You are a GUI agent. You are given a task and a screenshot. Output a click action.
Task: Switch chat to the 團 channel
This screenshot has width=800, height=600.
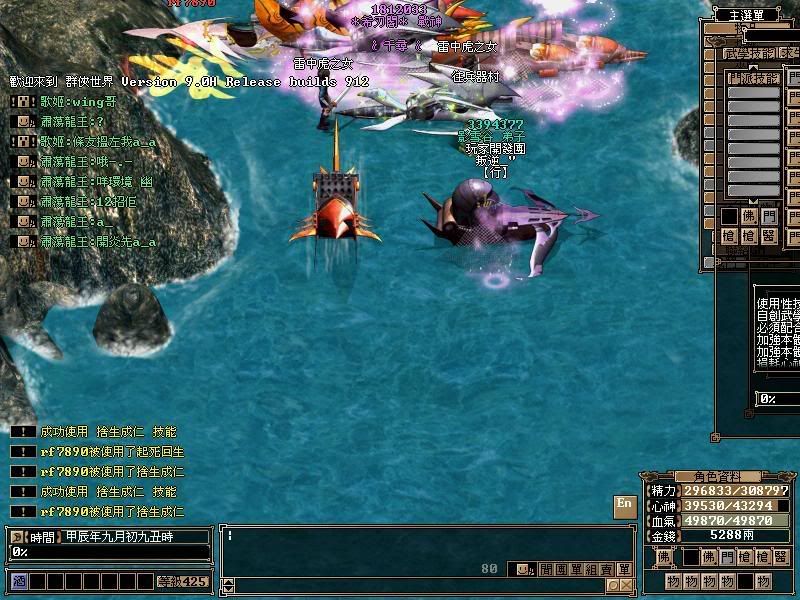click(x=561, y=569)
